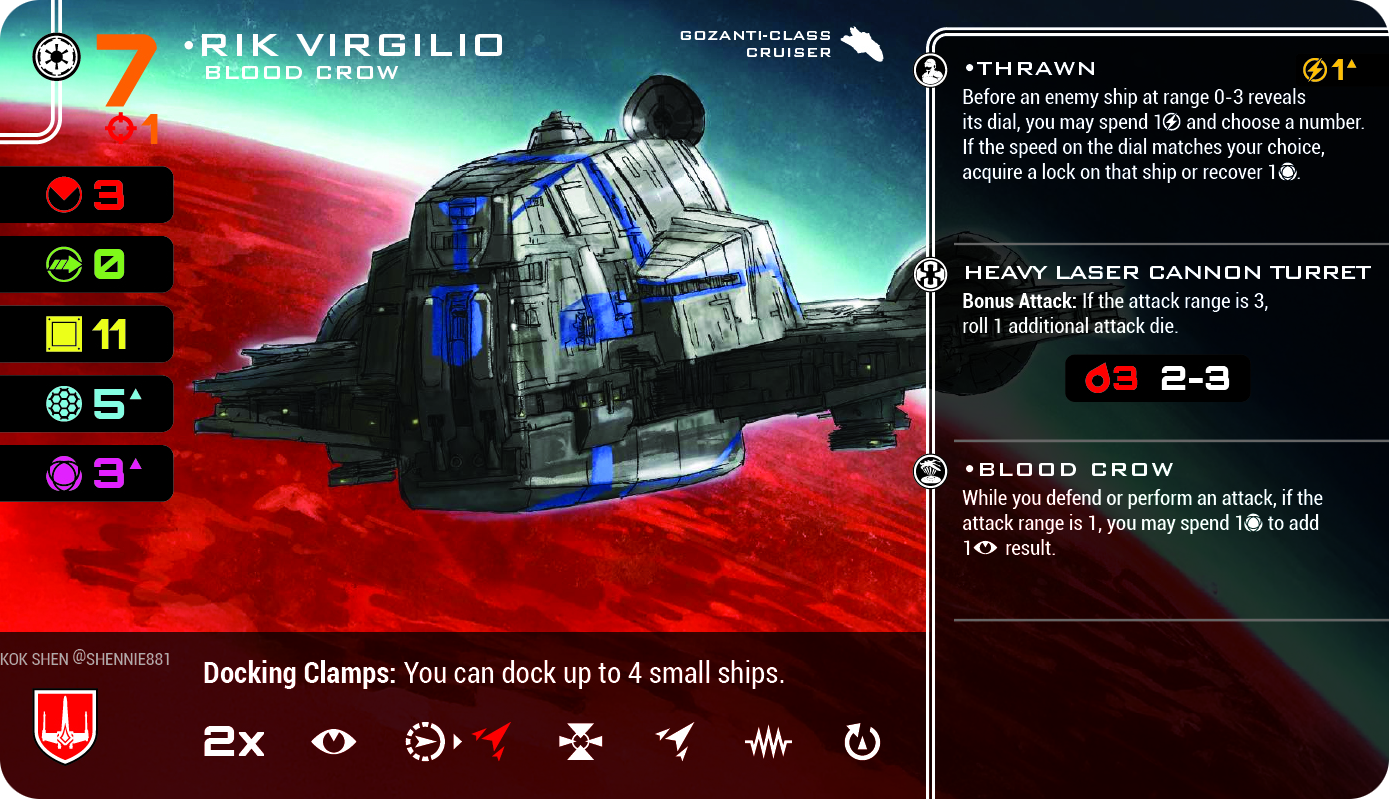Choose the dotted-circle coordinate action icon

click(423, 742)
